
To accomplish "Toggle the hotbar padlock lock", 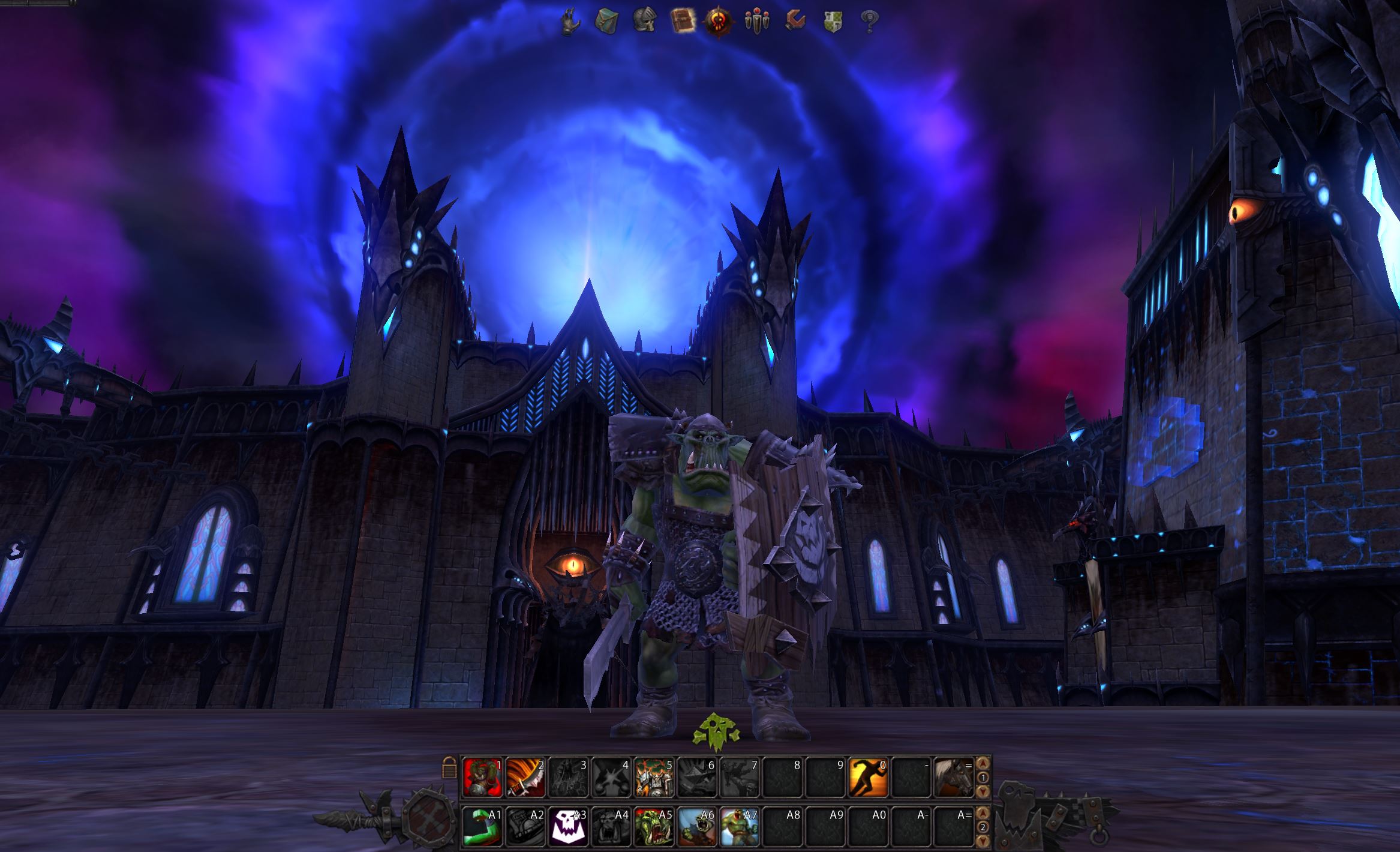I will click(x=449, y=767).
